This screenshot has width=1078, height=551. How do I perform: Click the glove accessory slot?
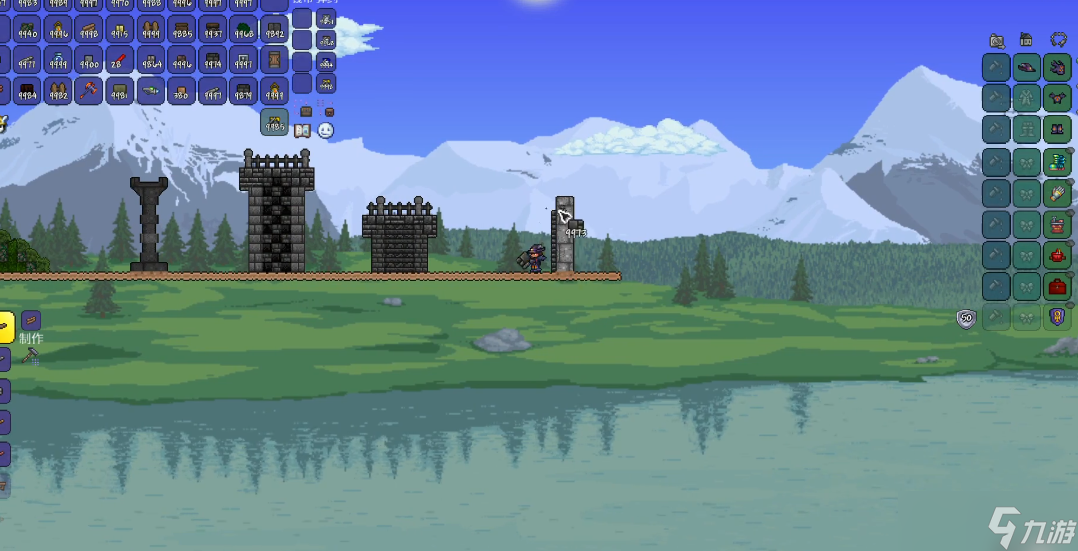[1058, 192]
